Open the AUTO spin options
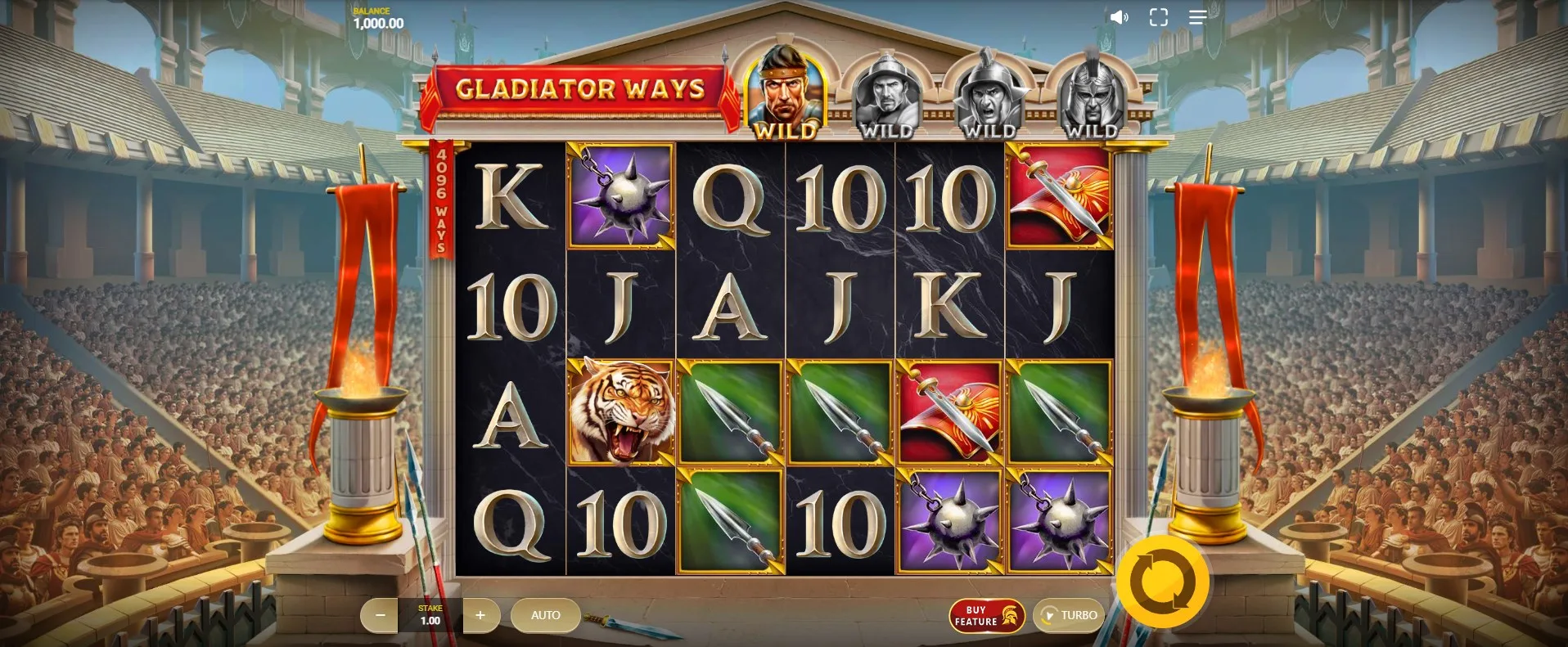The height and width of the screenshot is (647, 1568). (x=545, y=615)
